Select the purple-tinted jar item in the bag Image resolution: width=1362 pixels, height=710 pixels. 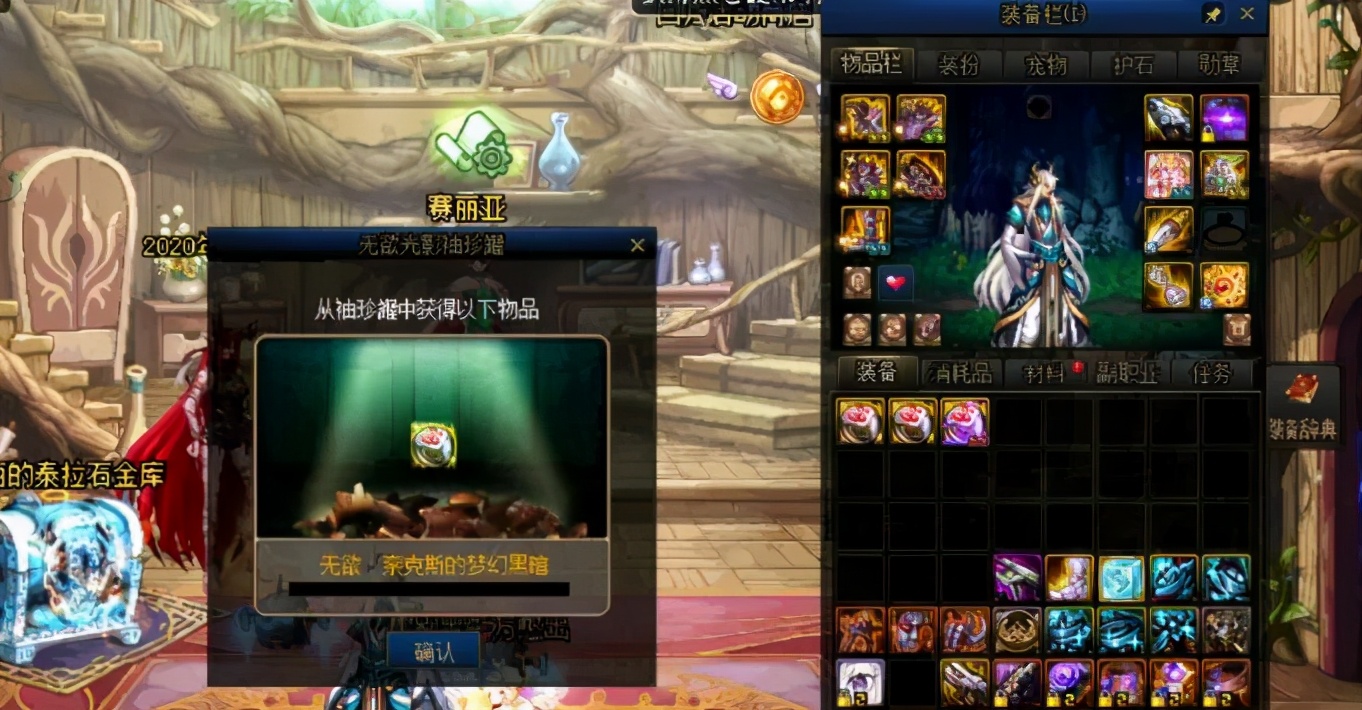965,422
